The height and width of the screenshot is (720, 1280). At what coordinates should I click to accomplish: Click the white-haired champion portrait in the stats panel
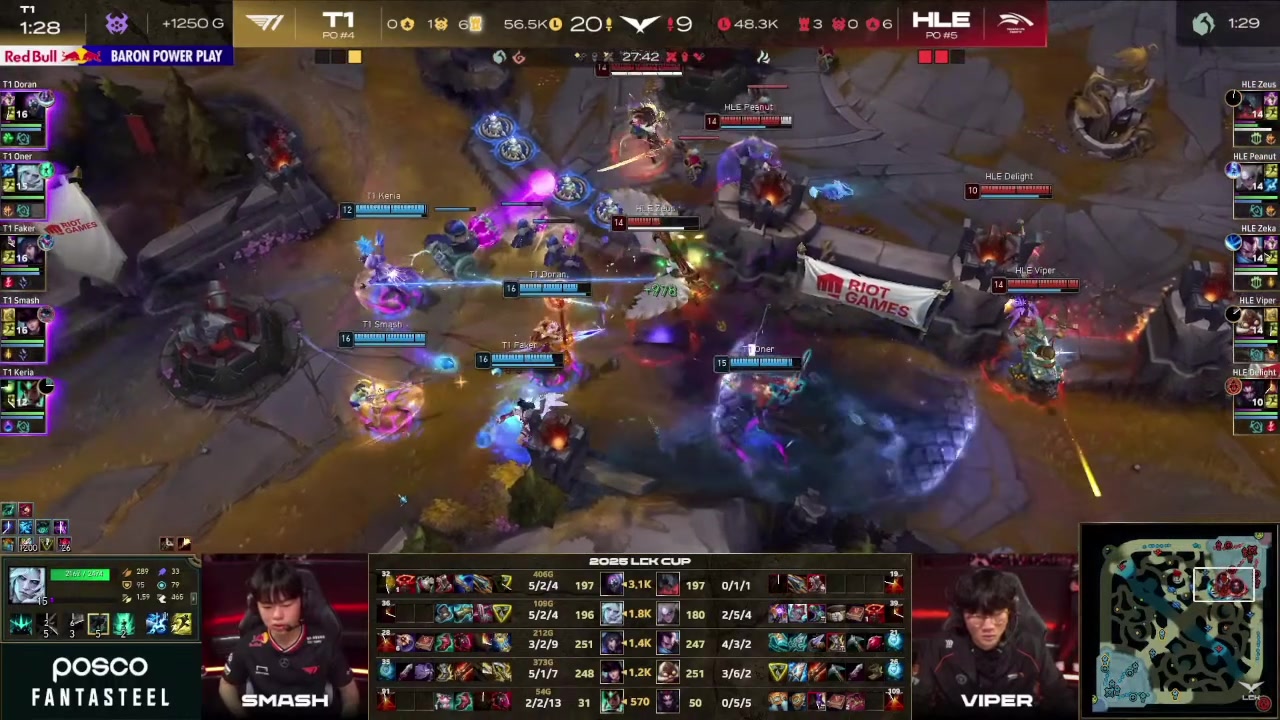pos(27,583)
